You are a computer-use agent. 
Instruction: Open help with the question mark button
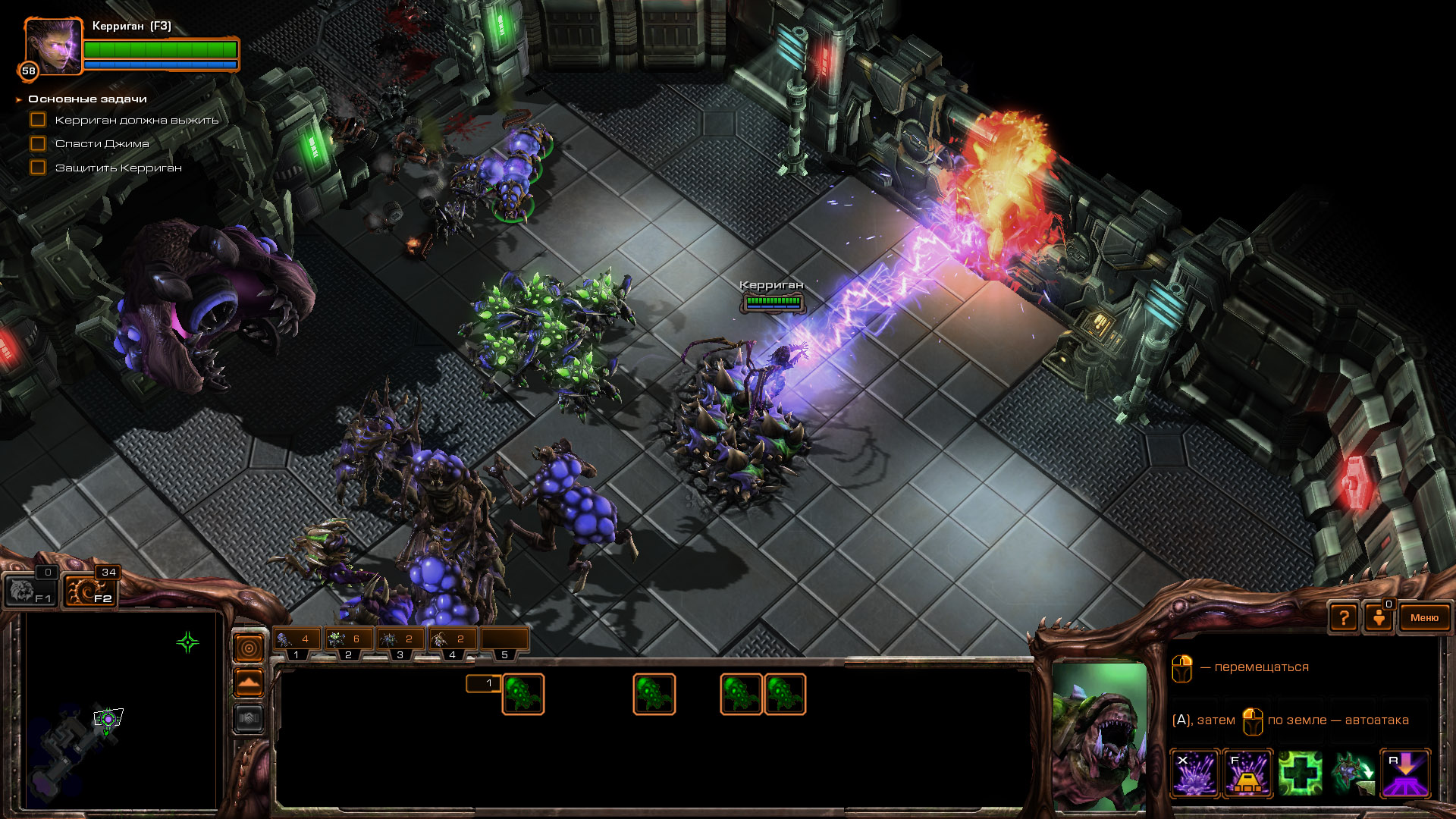pos(1344,617)
